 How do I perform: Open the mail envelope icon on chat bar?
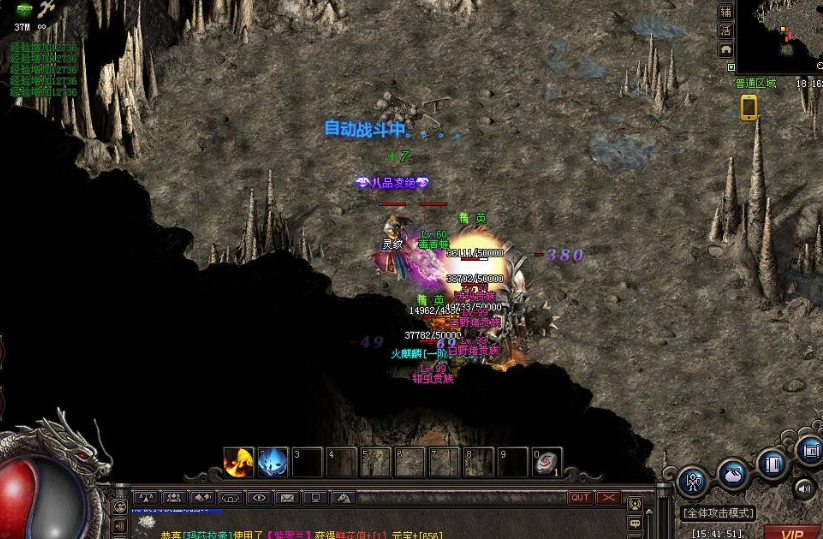[287, 497]
